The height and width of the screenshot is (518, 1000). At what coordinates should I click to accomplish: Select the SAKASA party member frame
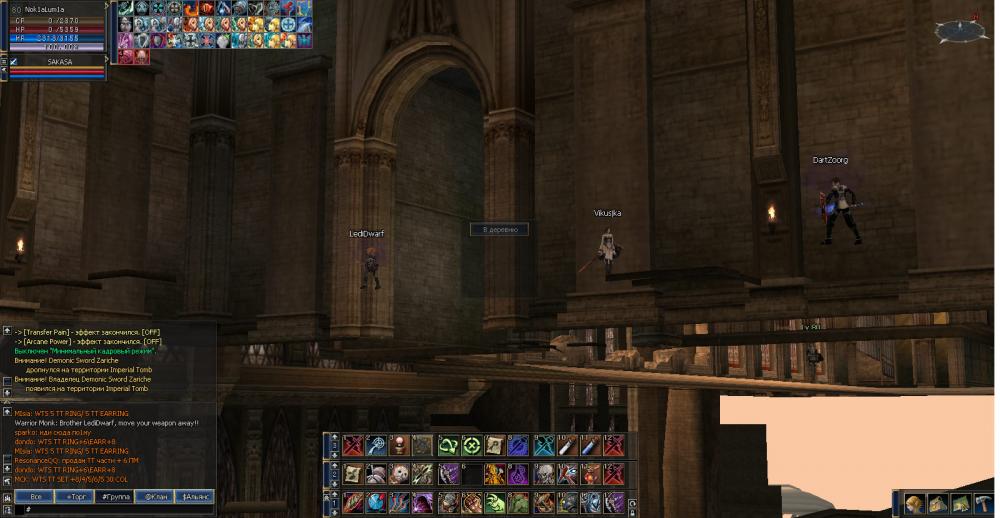pos(60,62)
